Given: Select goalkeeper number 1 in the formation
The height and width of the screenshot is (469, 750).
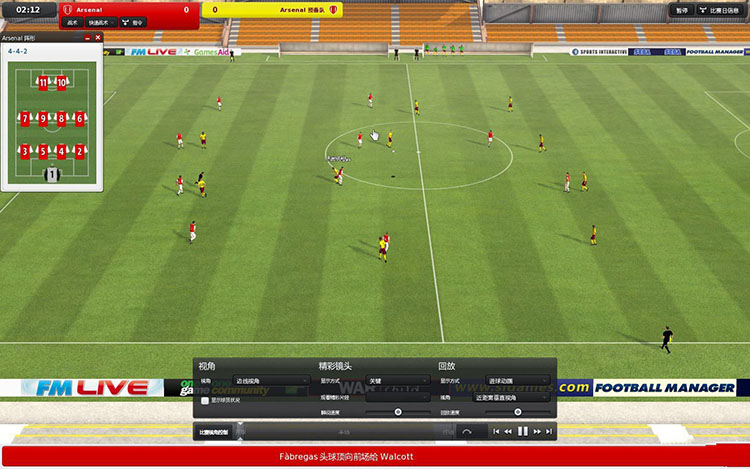Looking at the screenshot, I should [x=52, y=174].
